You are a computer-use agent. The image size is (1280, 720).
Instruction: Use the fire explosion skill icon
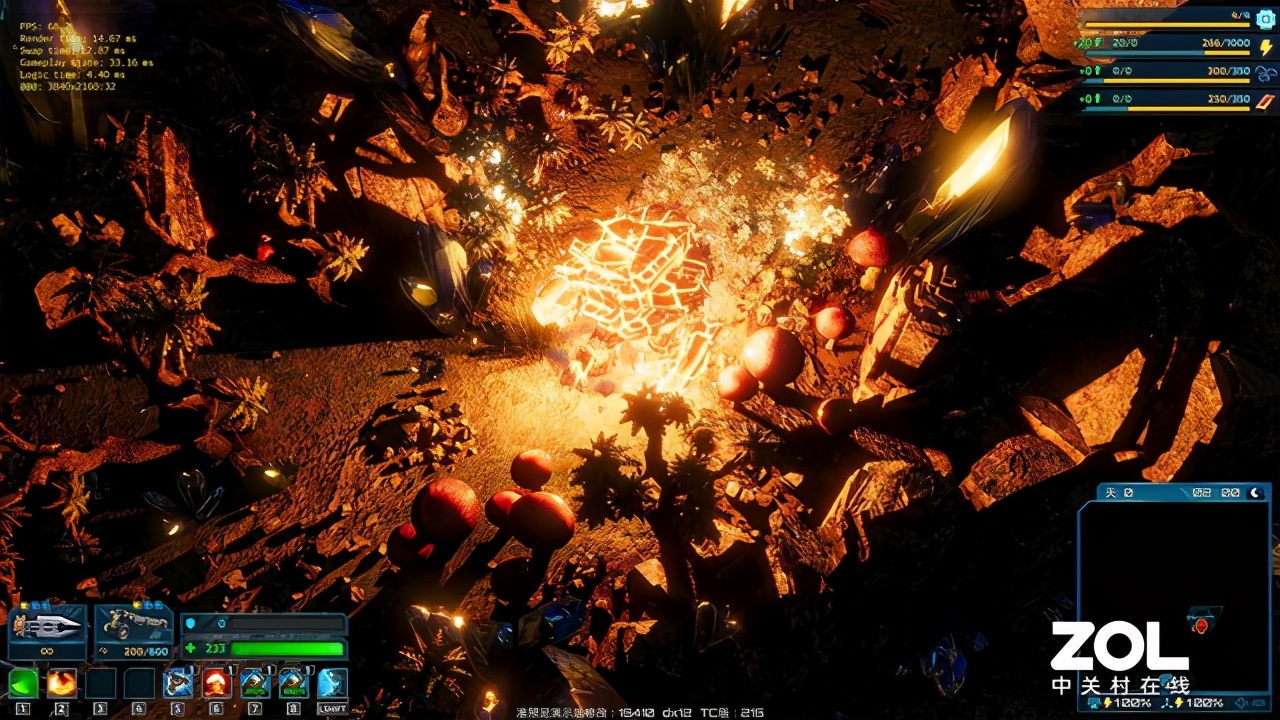[x=62, y=683]
